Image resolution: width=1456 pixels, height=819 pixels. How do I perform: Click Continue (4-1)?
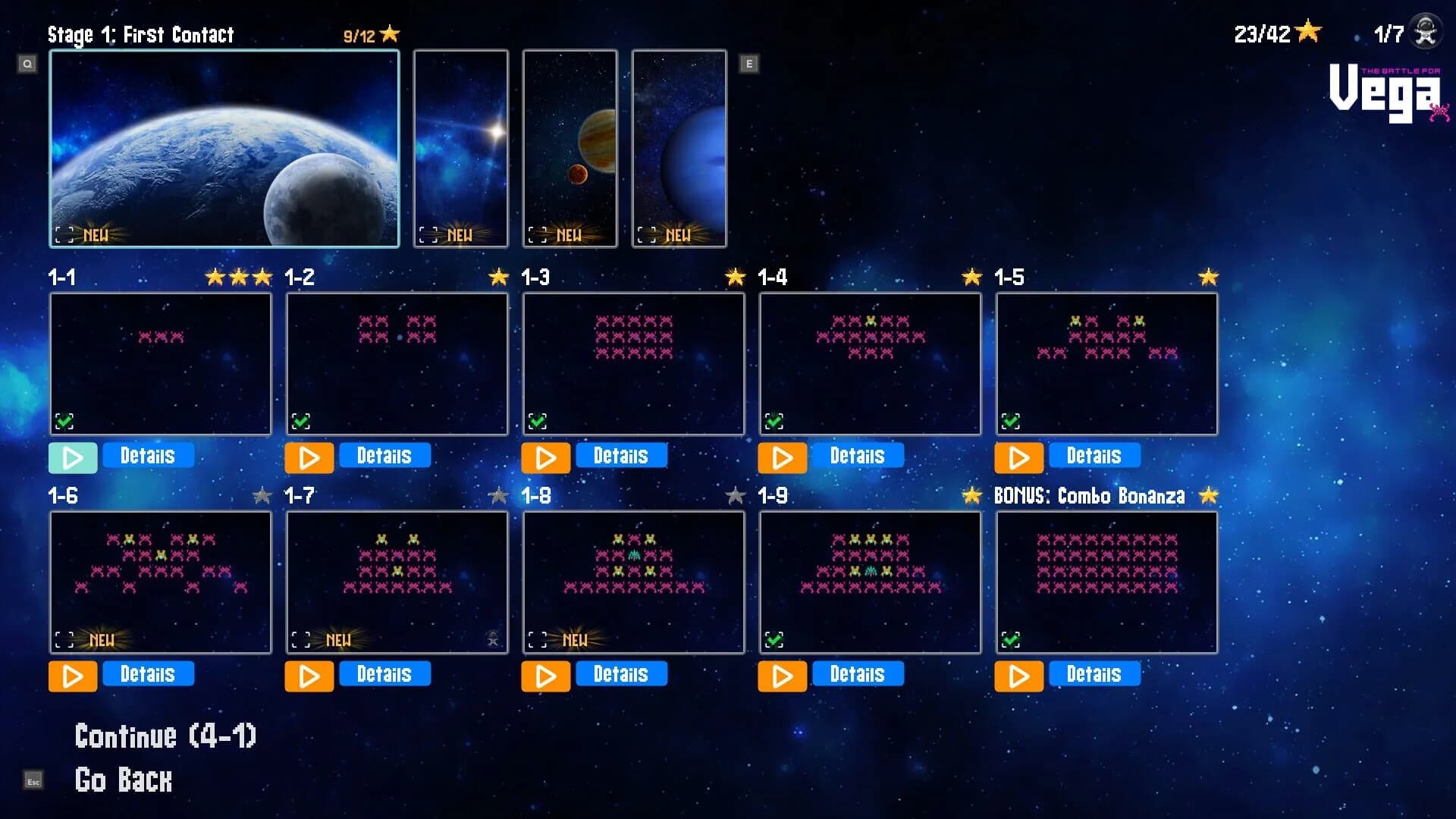[165, 735]
